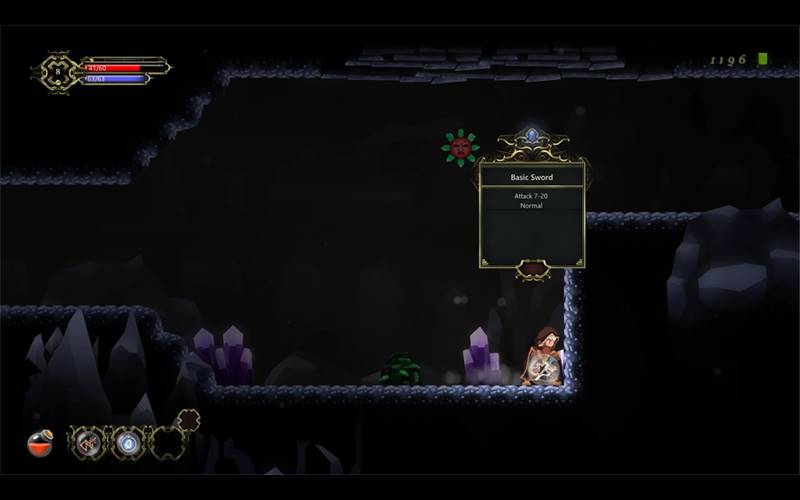Use the red health potion flask

click(40, 443)
